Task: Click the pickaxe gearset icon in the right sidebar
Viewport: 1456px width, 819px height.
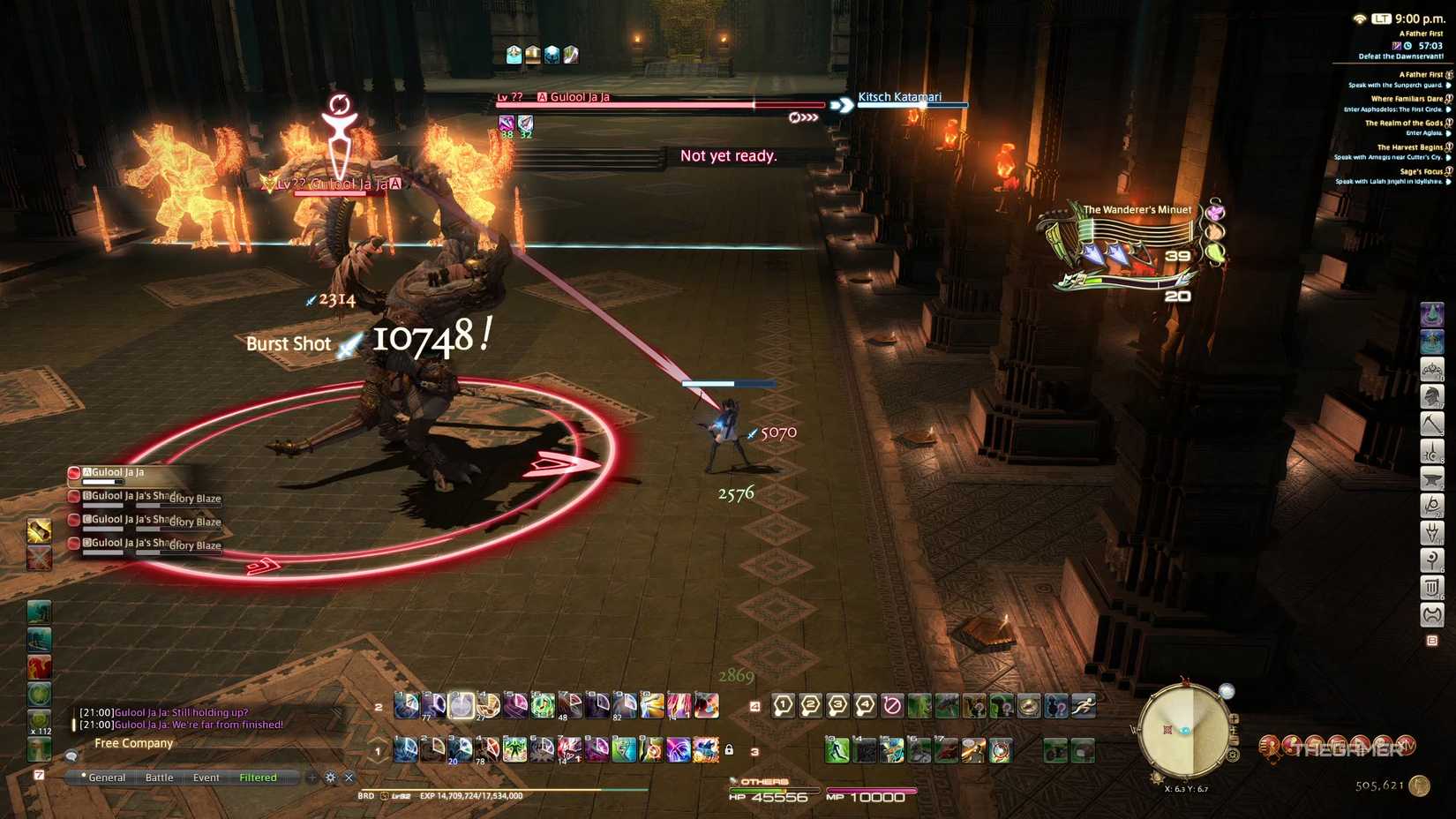Action: (1431, 422)
